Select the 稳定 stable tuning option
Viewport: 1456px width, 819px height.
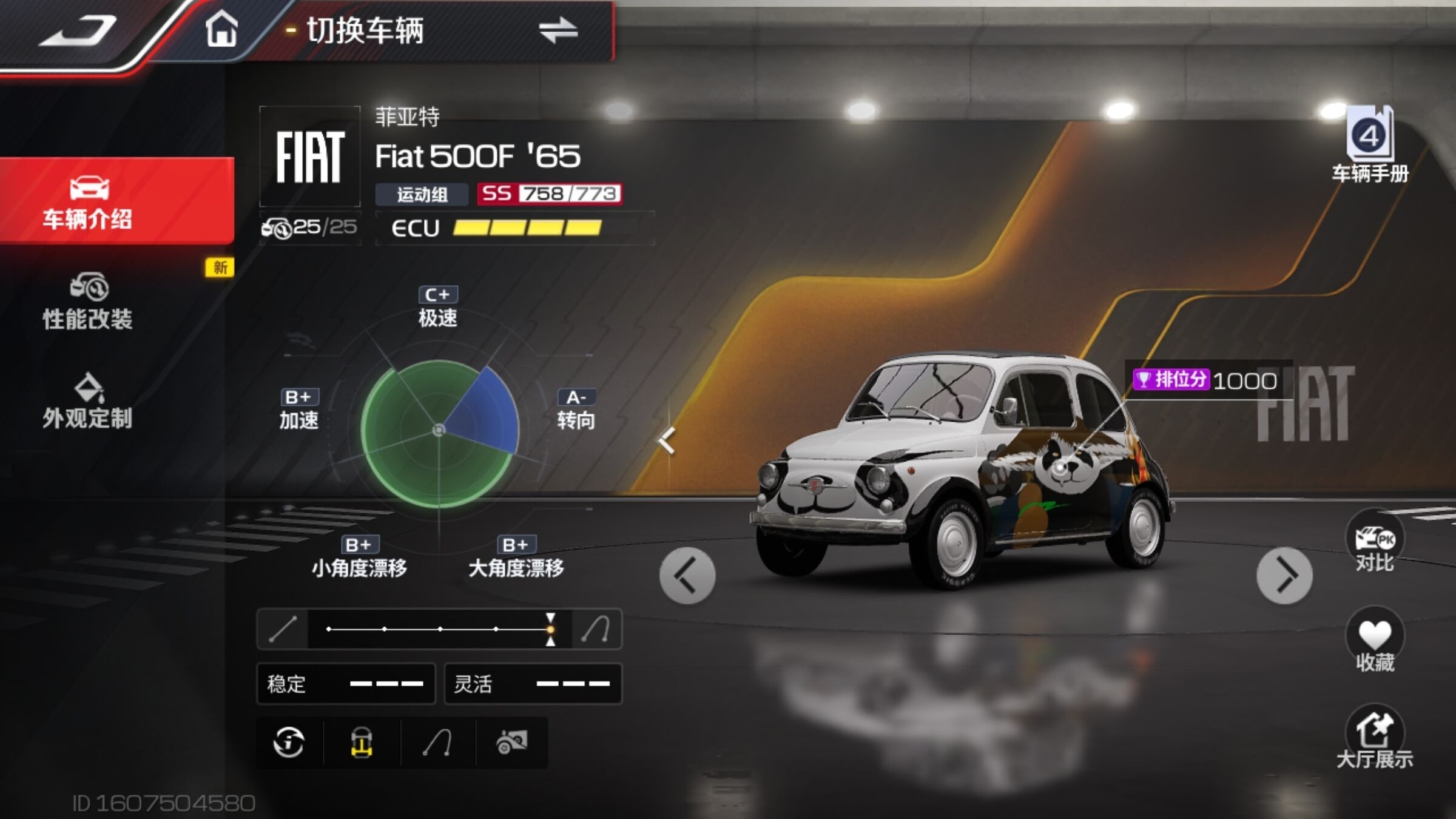coord(346,684)
